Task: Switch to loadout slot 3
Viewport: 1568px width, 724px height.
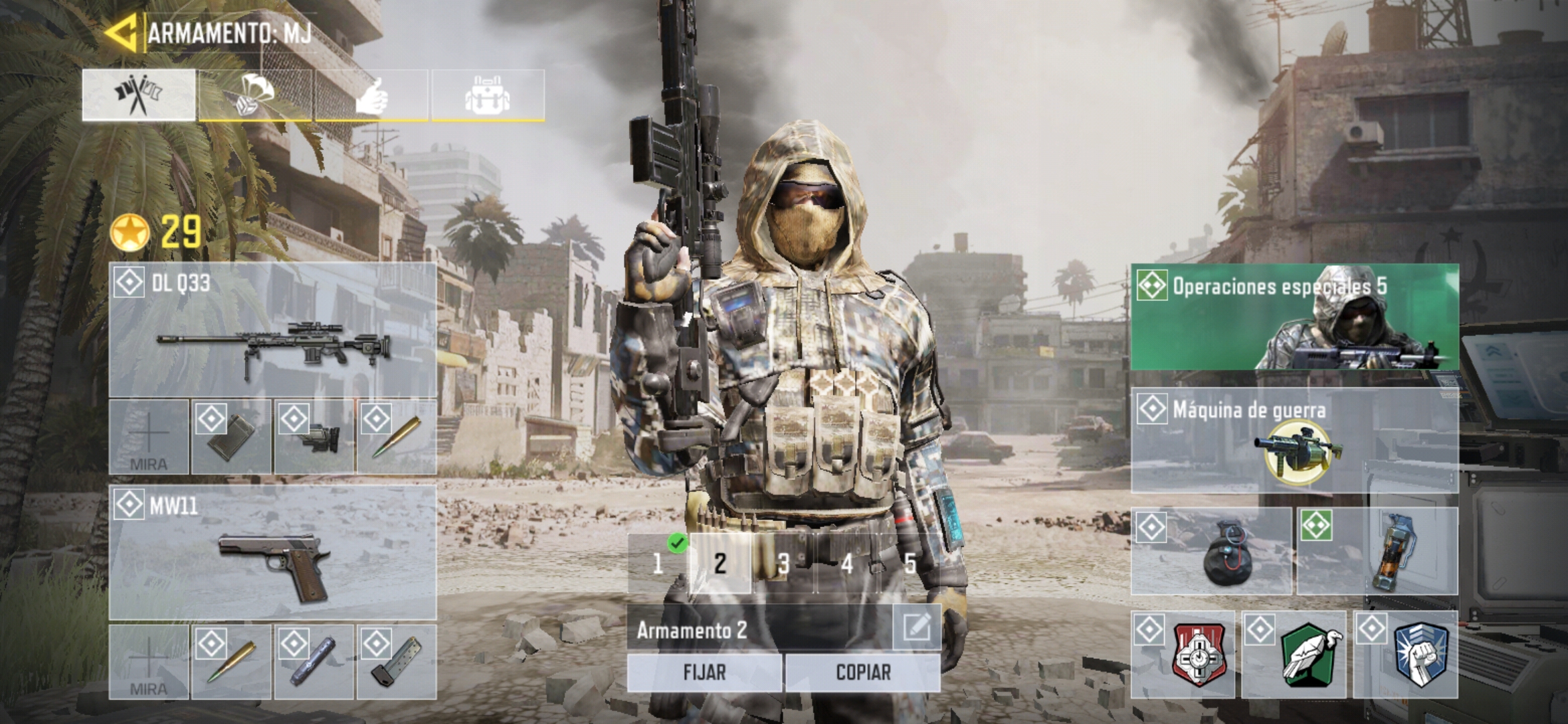Action: coord(783,564)
